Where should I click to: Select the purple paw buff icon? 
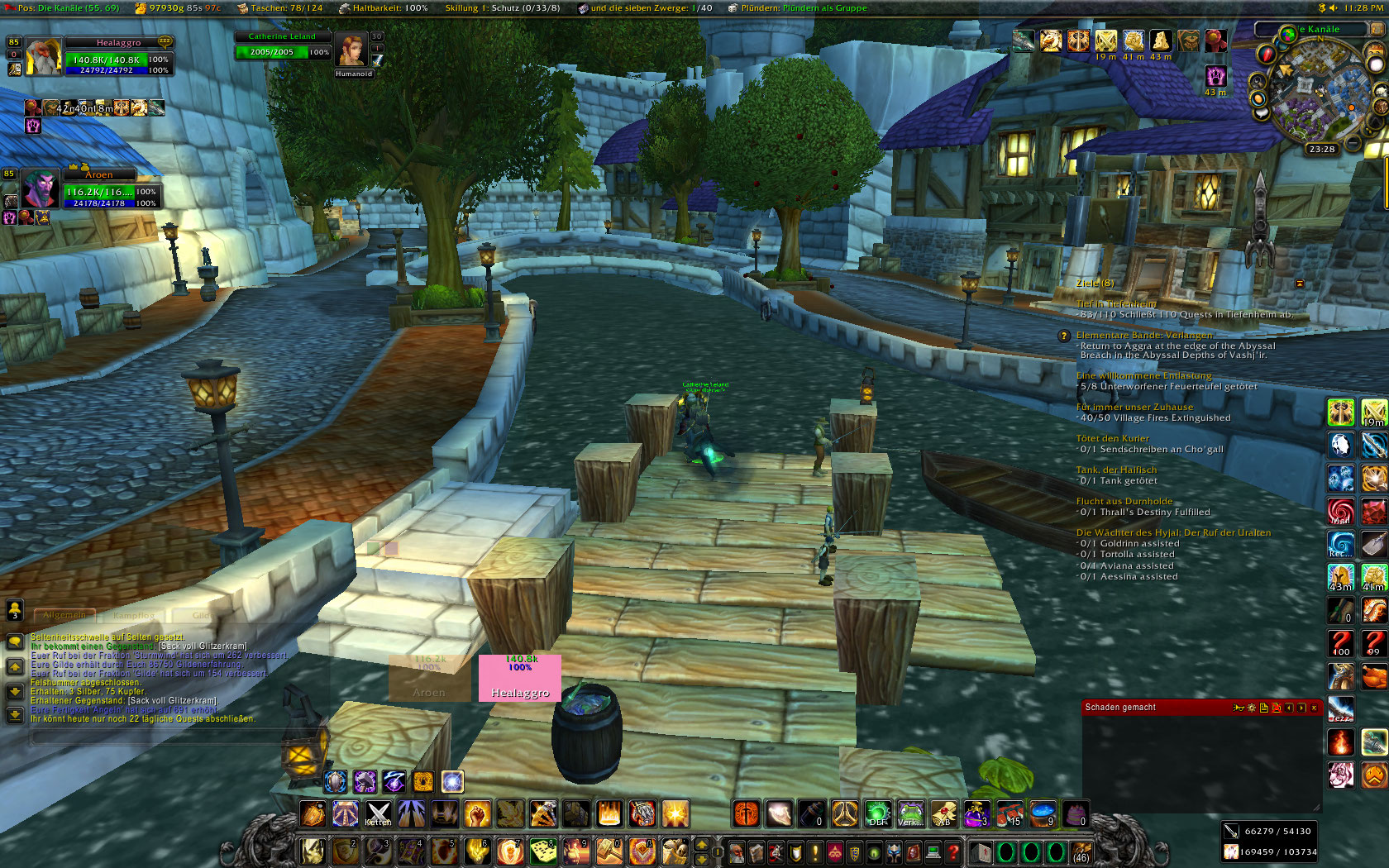(x=1215, y=76)
